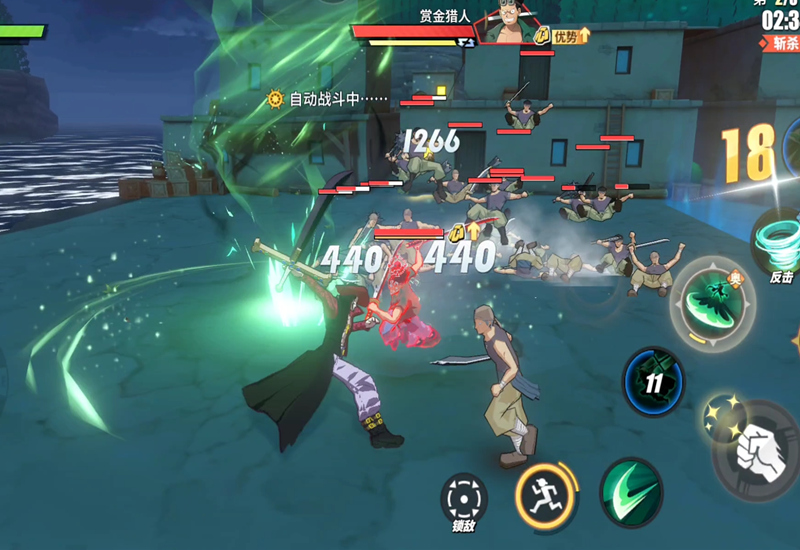800x550 pixels.
Task: Tap the bounty hunter enemy portrait
Action: pyautogui.click(x=505, y=25)
